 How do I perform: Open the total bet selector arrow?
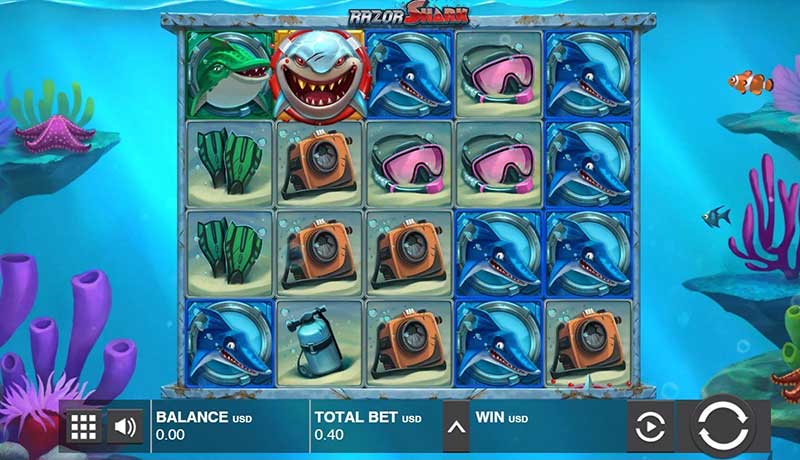pos(456,429)
